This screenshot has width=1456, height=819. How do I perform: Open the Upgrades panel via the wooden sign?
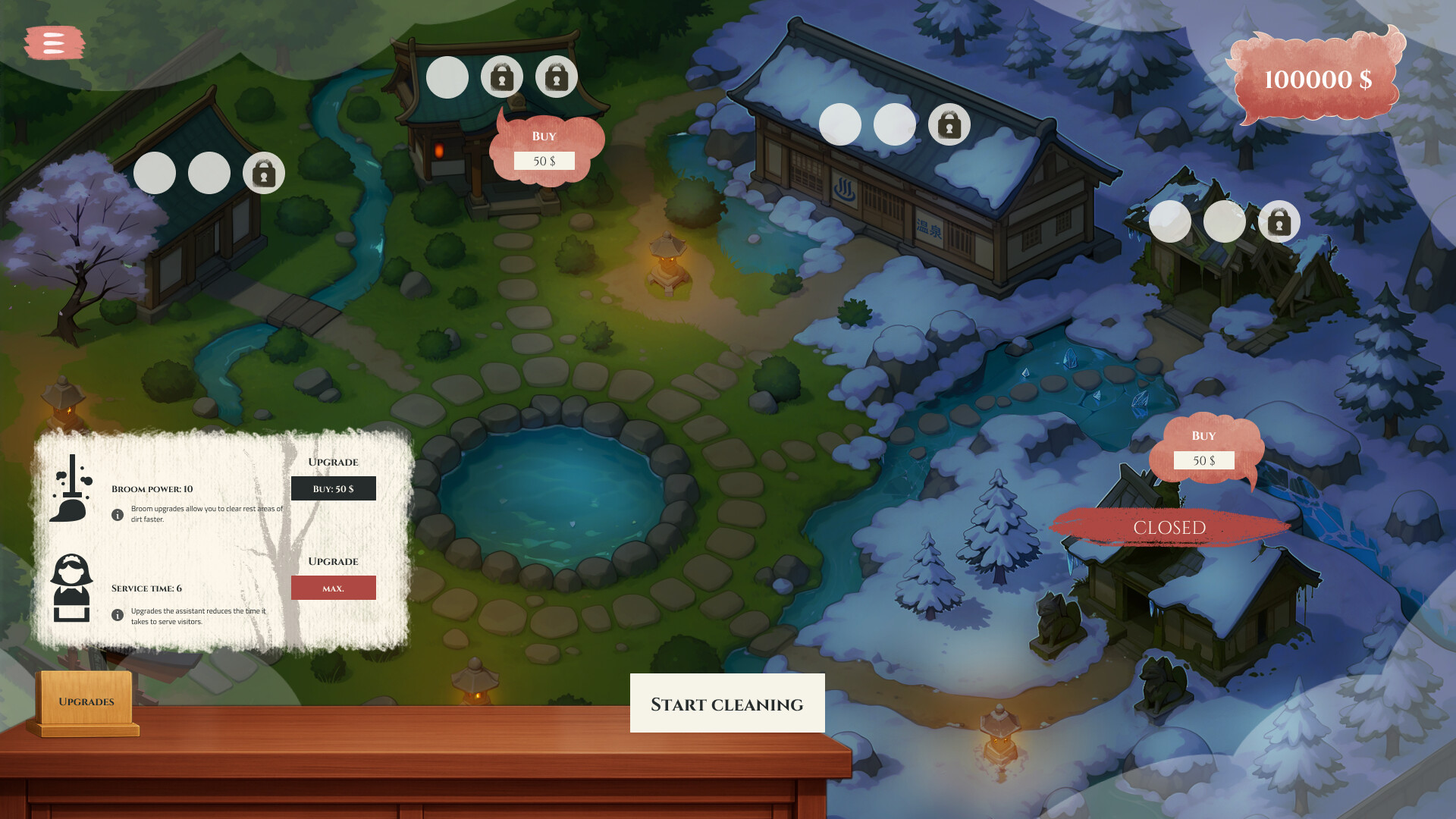click(87, 701)
